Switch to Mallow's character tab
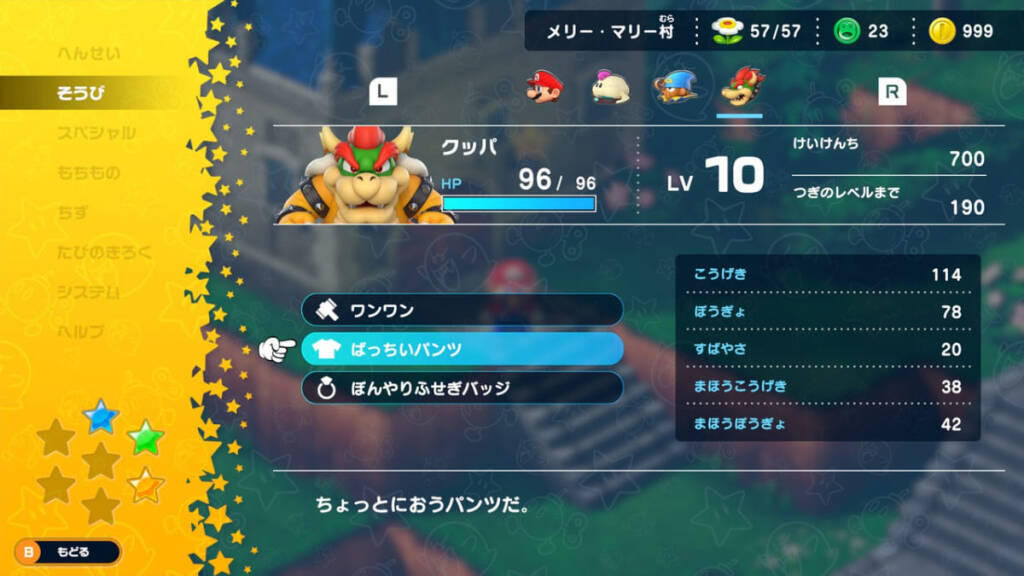This screenshot has width=1024, height=576. pyautogui.click(x=610, y=88)
